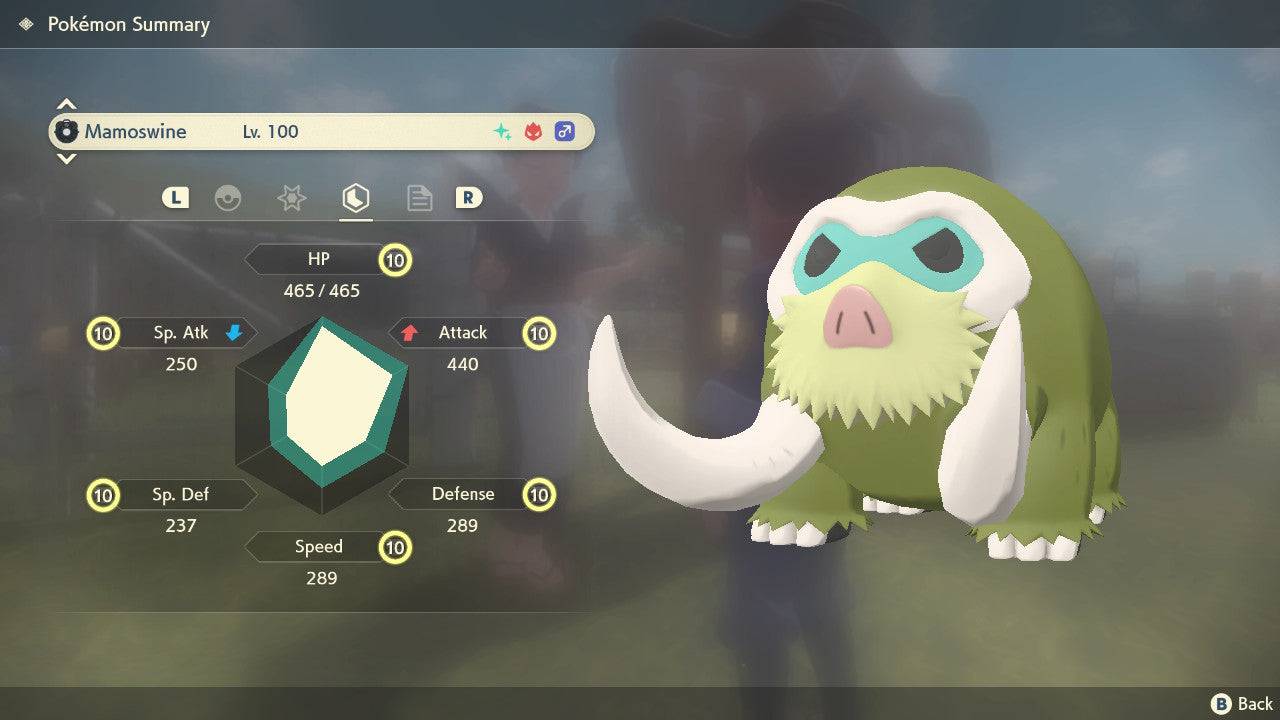This screenshot has width=1280, height=720.
Task: Switch to the Poké Ball general info tab
Action: coord(228,198)
